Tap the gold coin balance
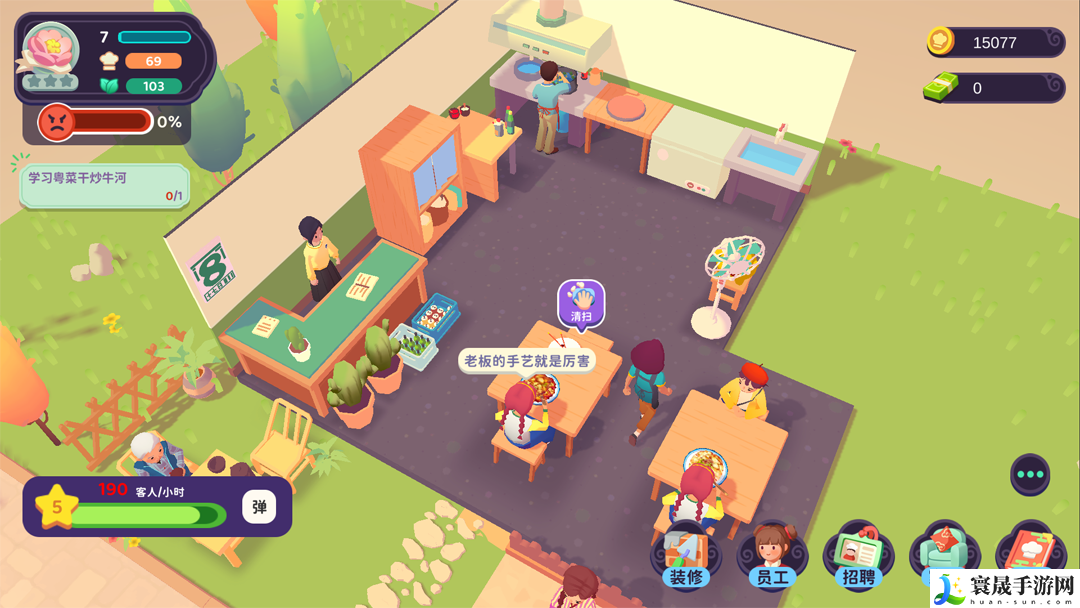The width and height of the screenshot is (1080, 608). coord(993,42)
